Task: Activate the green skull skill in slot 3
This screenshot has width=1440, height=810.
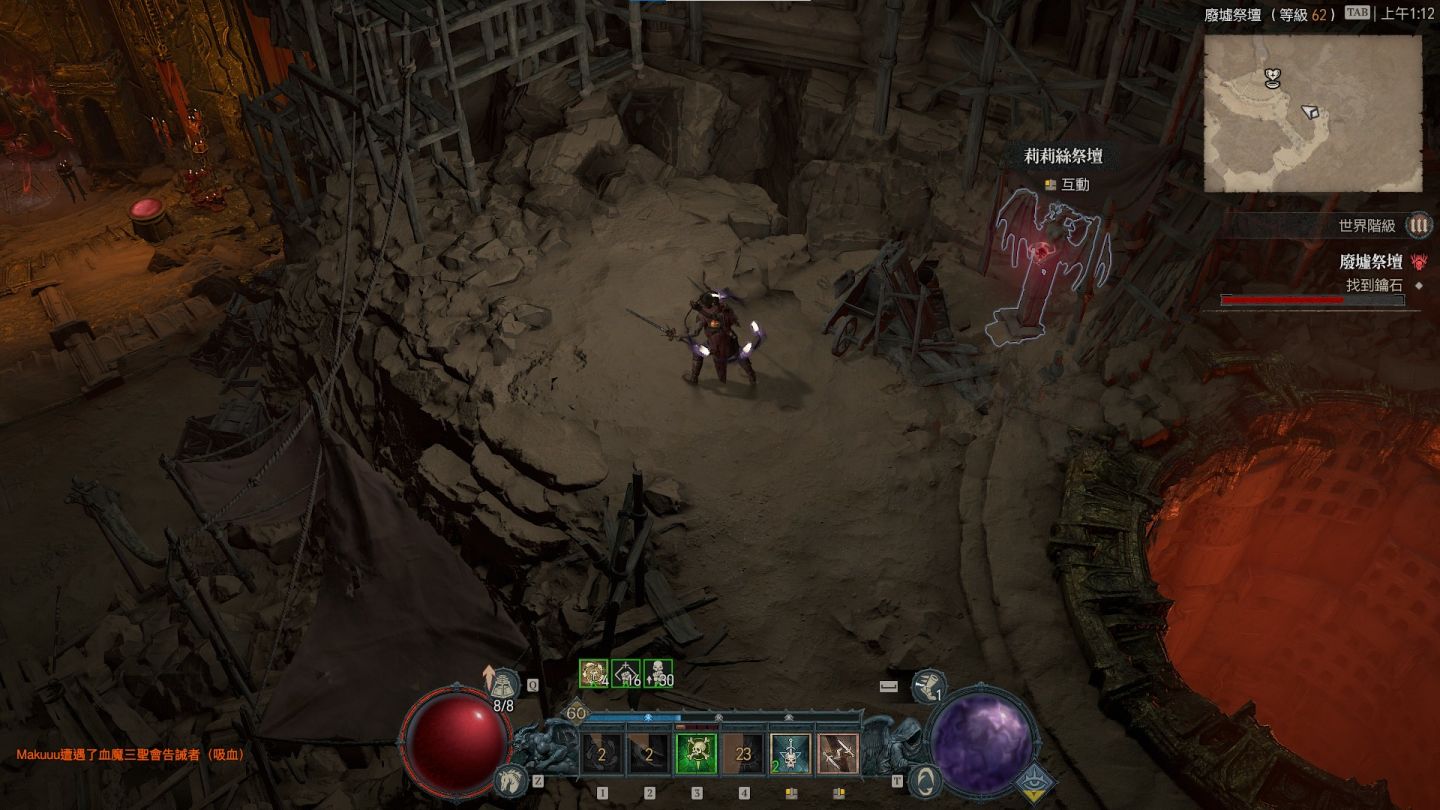Action: [697, 754]
